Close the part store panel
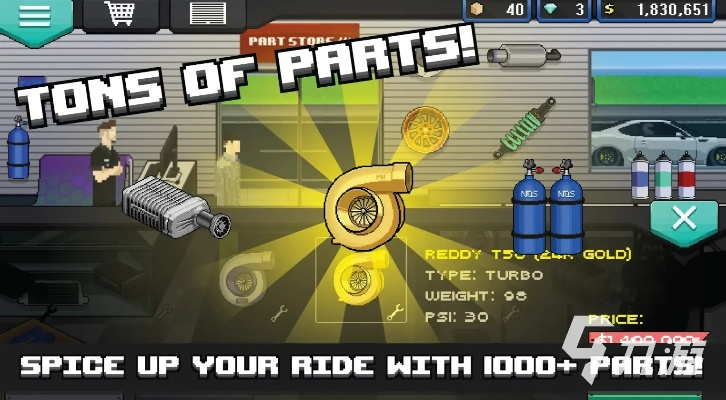This screenshot has width=726, height=400. pos(684,220)
